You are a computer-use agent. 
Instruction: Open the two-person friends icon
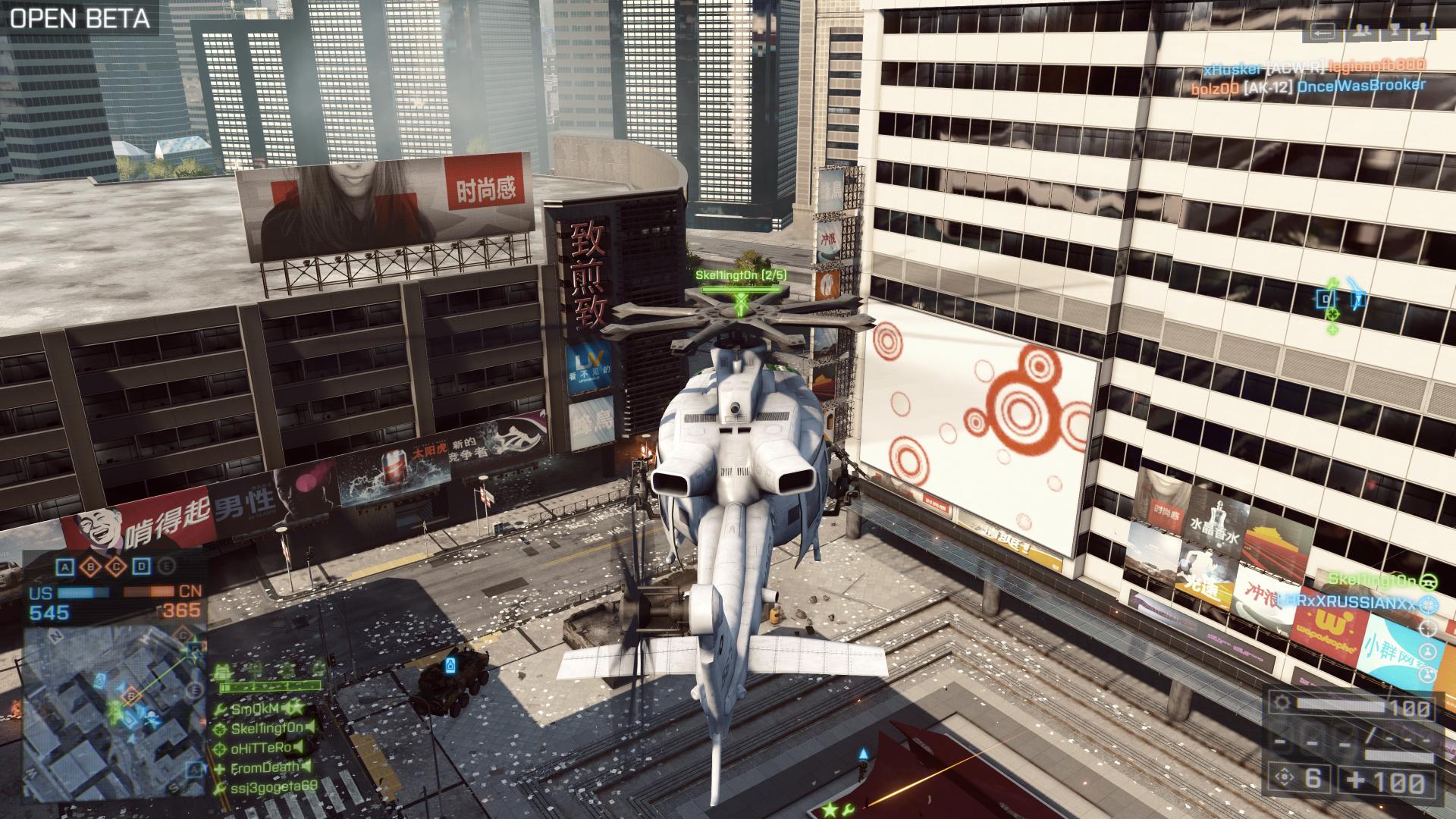pos(1362,32)
